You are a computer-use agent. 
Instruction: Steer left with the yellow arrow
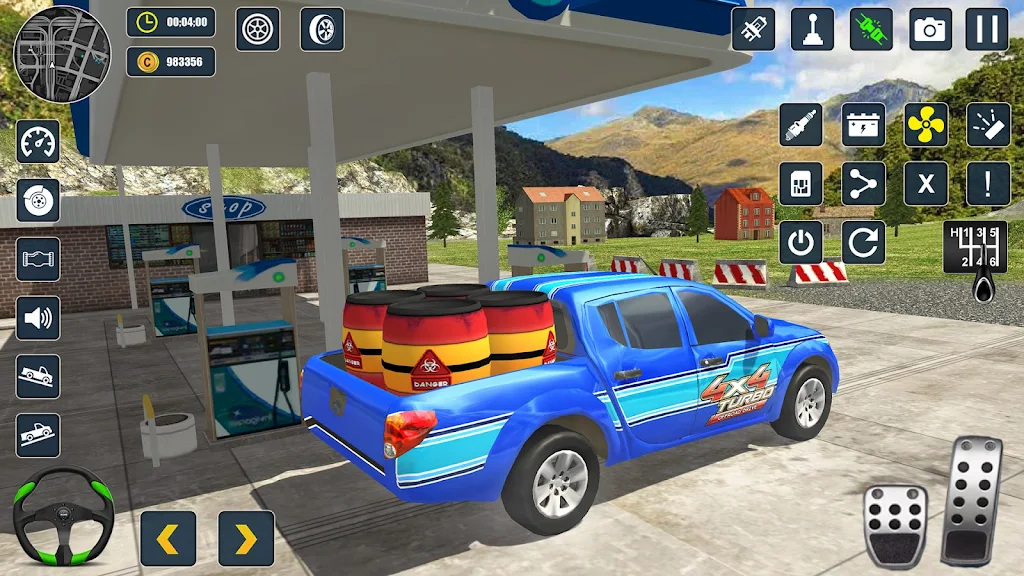(168, 538)
